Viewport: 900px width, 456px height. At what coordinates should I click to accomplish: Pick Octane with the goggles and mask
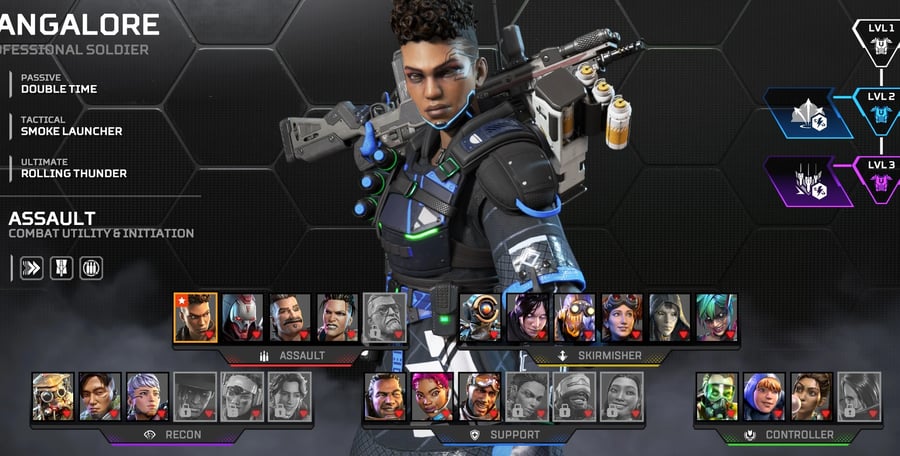[575, 318]
